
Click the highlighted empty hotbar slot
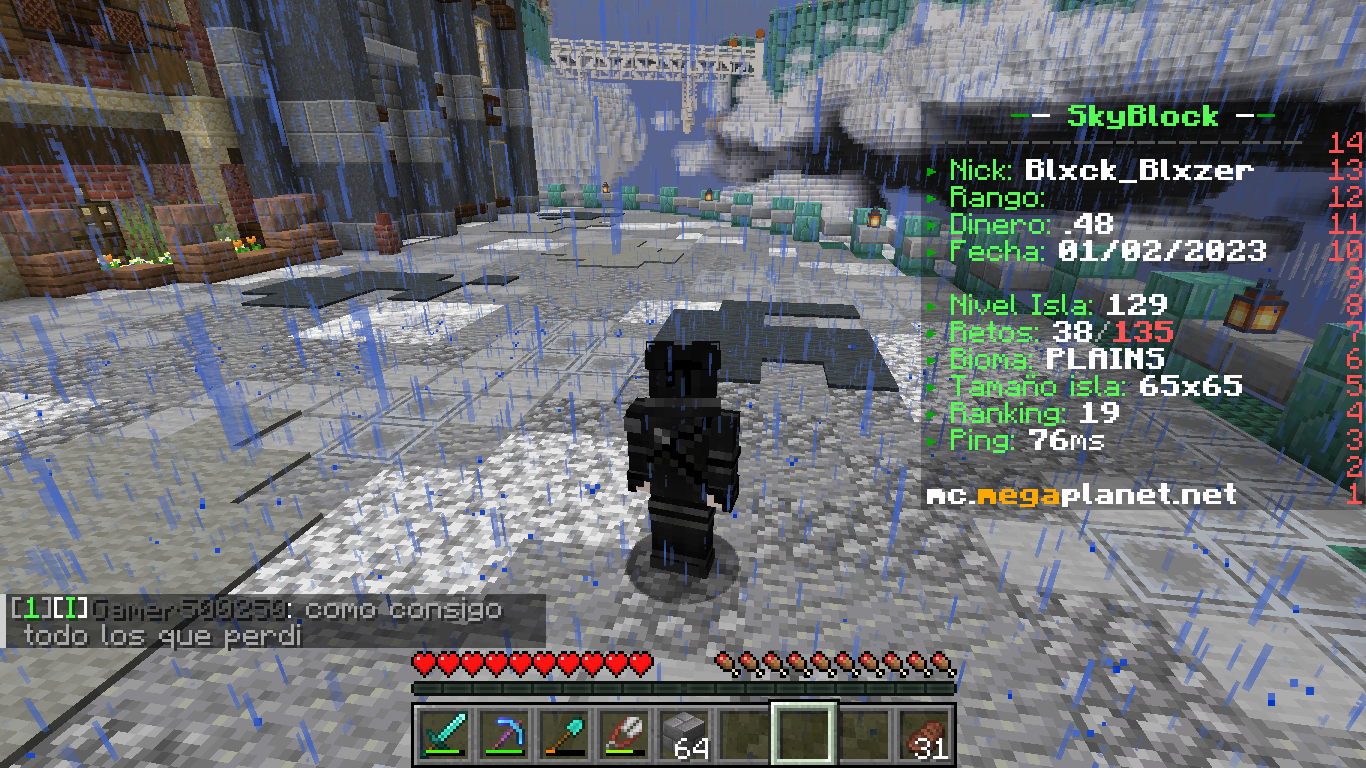(x=804, y=733)
